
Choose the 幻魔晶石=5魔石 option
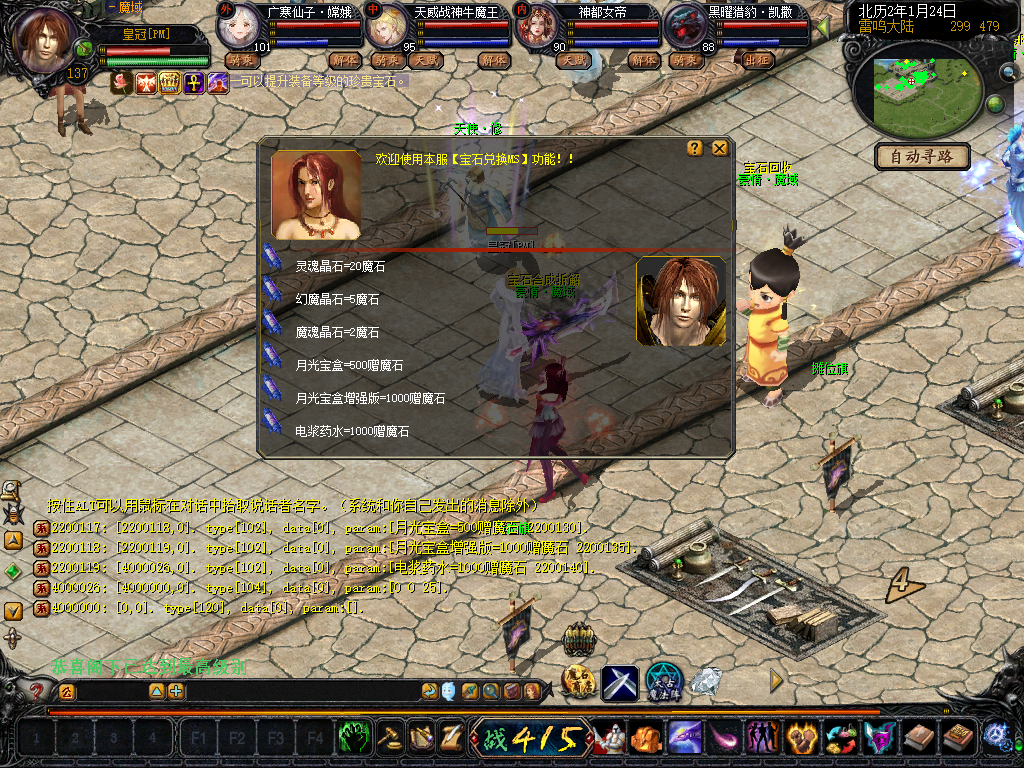(337, 299)
